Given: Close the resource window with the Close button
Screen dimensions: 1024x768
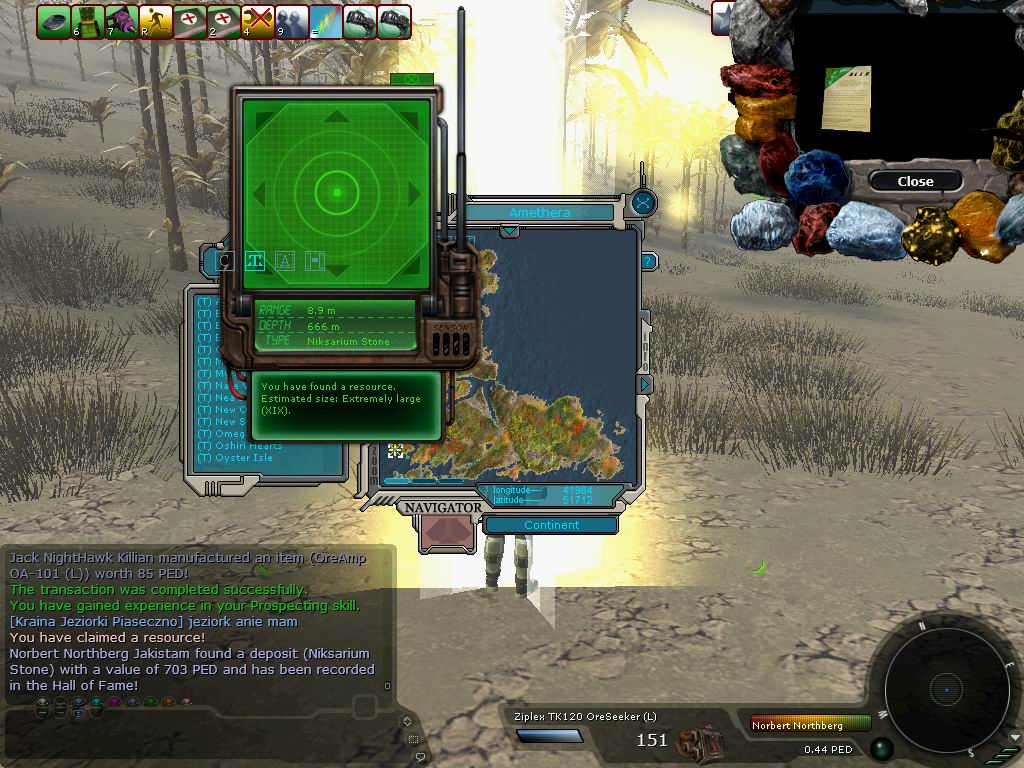Looking at the screenshot, I should tap(915, 181).
